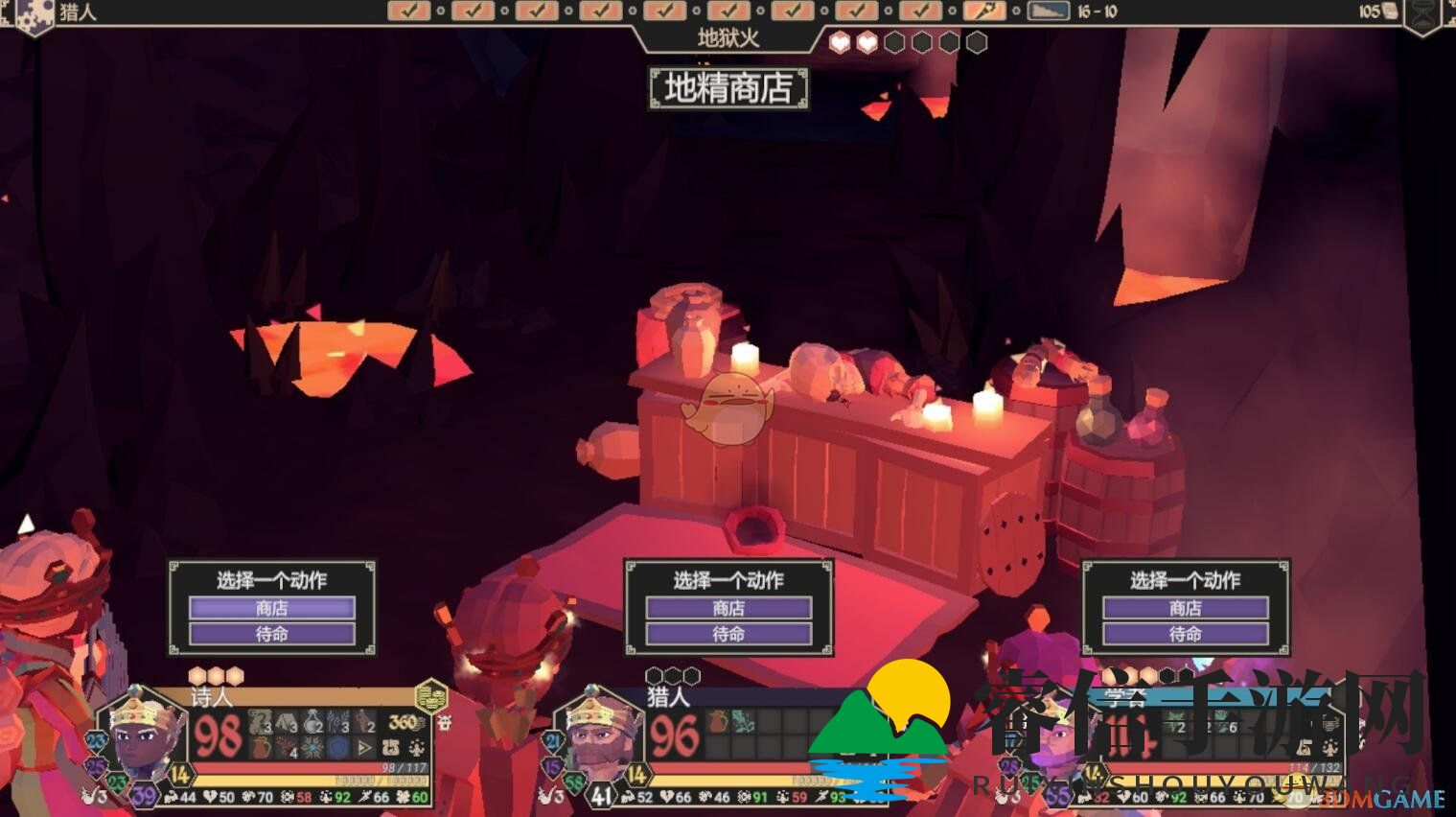Choose 待命 in the Poet's action panel
Image resolution: width=1456 pixels, height=817 pixels.
point(271,634)
